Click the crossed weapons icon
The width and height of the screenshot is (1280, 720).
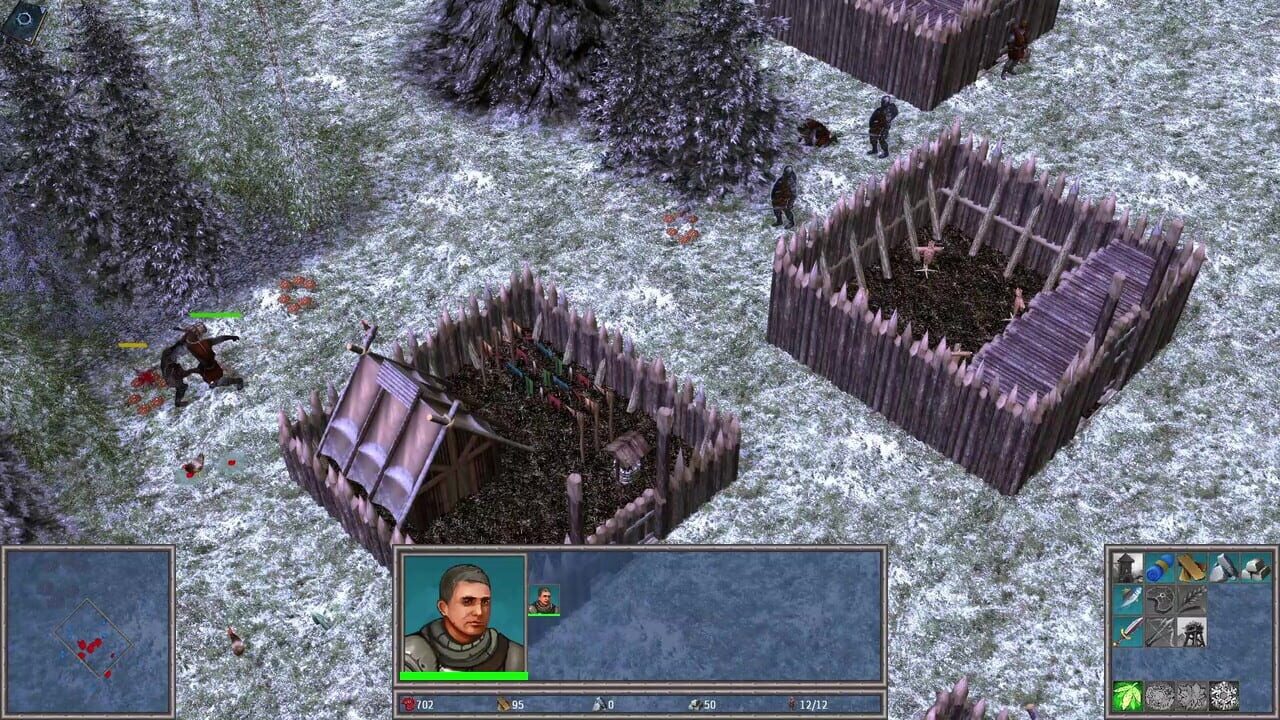tap(1158, 632)
